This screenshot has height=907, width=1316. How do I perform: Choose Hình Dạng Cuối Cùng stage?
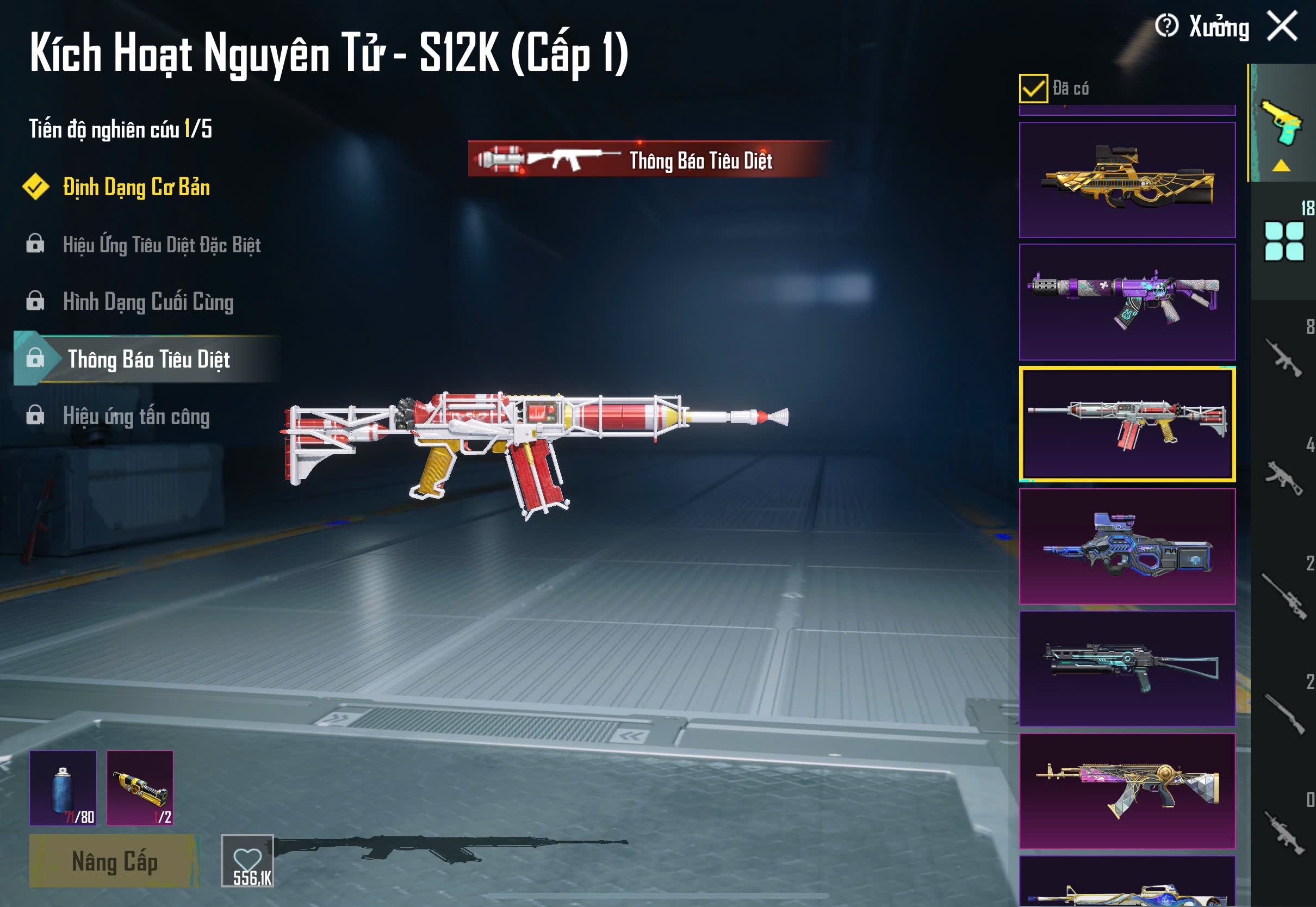coord(148,302)
